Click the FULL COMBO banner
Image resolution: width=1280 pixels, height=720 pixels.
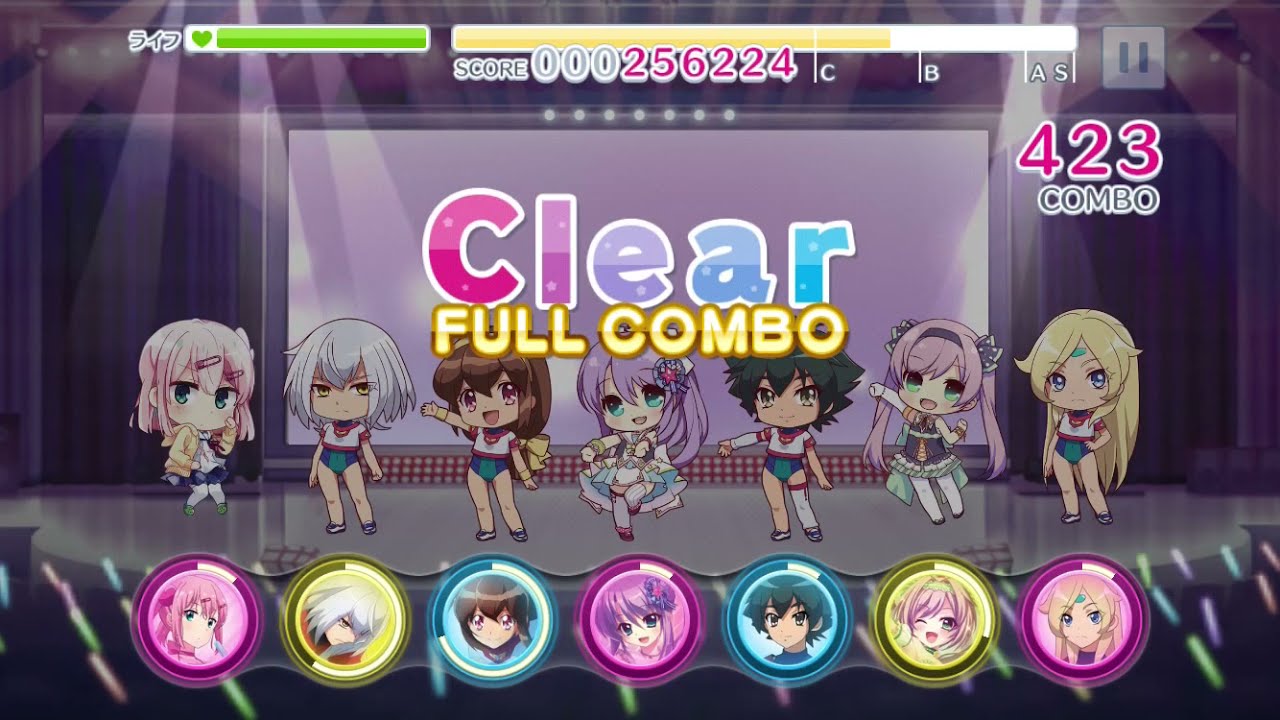[640, 327]
